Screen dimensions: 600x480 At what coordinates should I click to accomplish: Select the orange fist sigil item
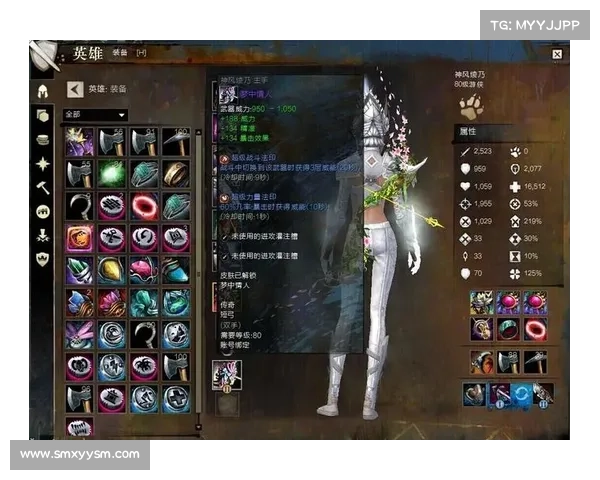click(x=79, y=239)
